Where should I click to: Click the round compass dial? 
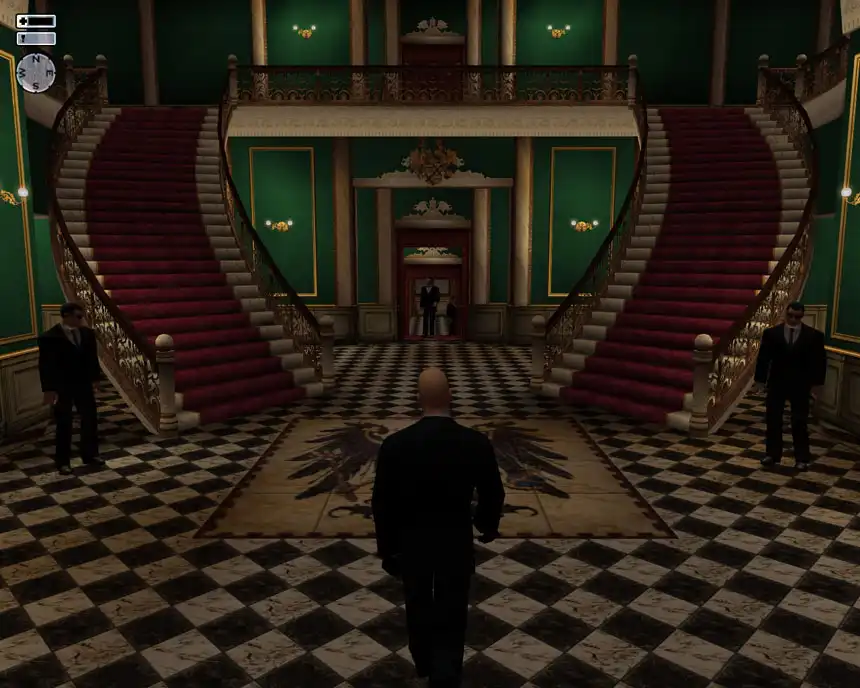click(36, 72)
